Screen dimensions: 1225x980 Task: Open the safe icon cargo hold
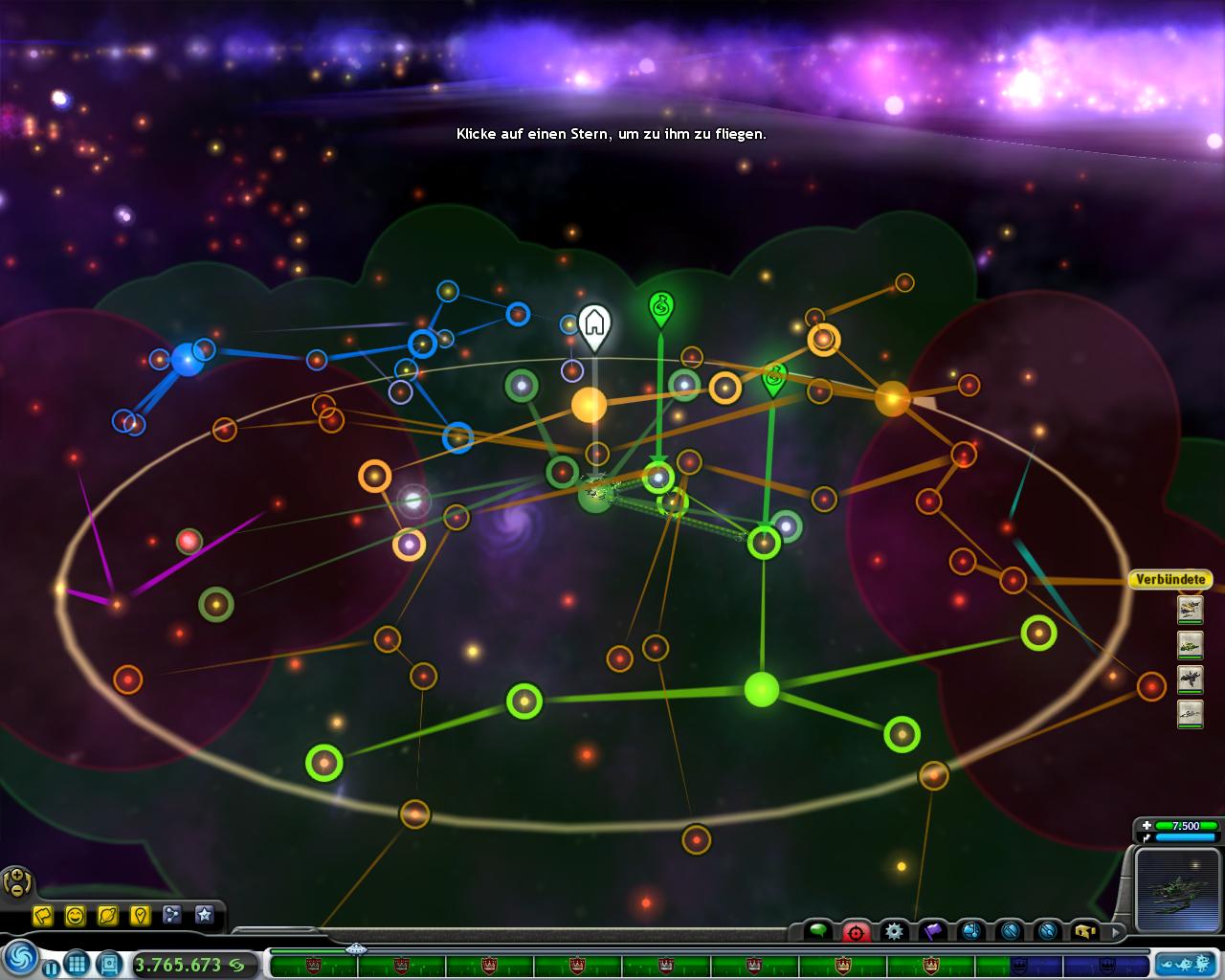(109, 964)
